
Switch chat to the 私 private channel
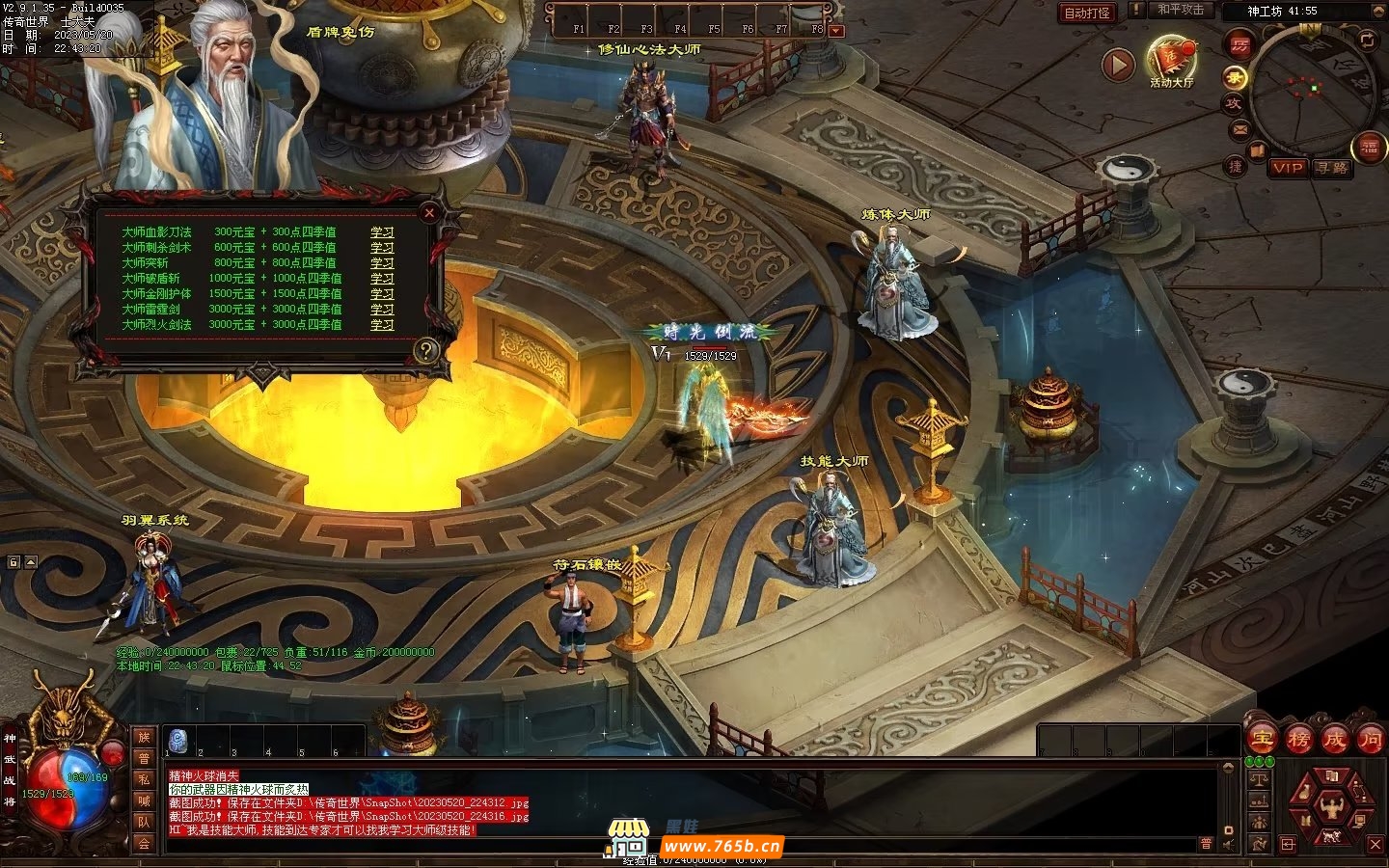click(x=144, y=779)
